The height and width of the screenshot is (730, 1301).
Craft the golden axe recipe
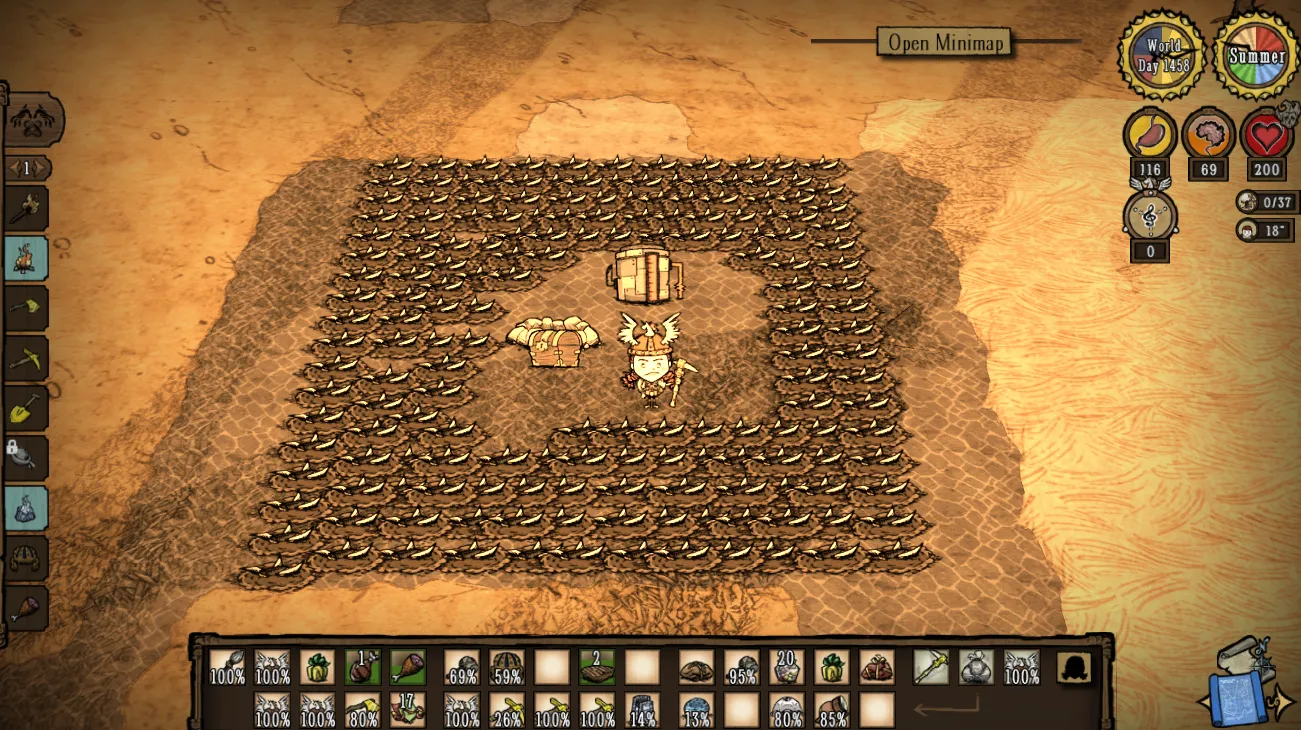(26, 308)
